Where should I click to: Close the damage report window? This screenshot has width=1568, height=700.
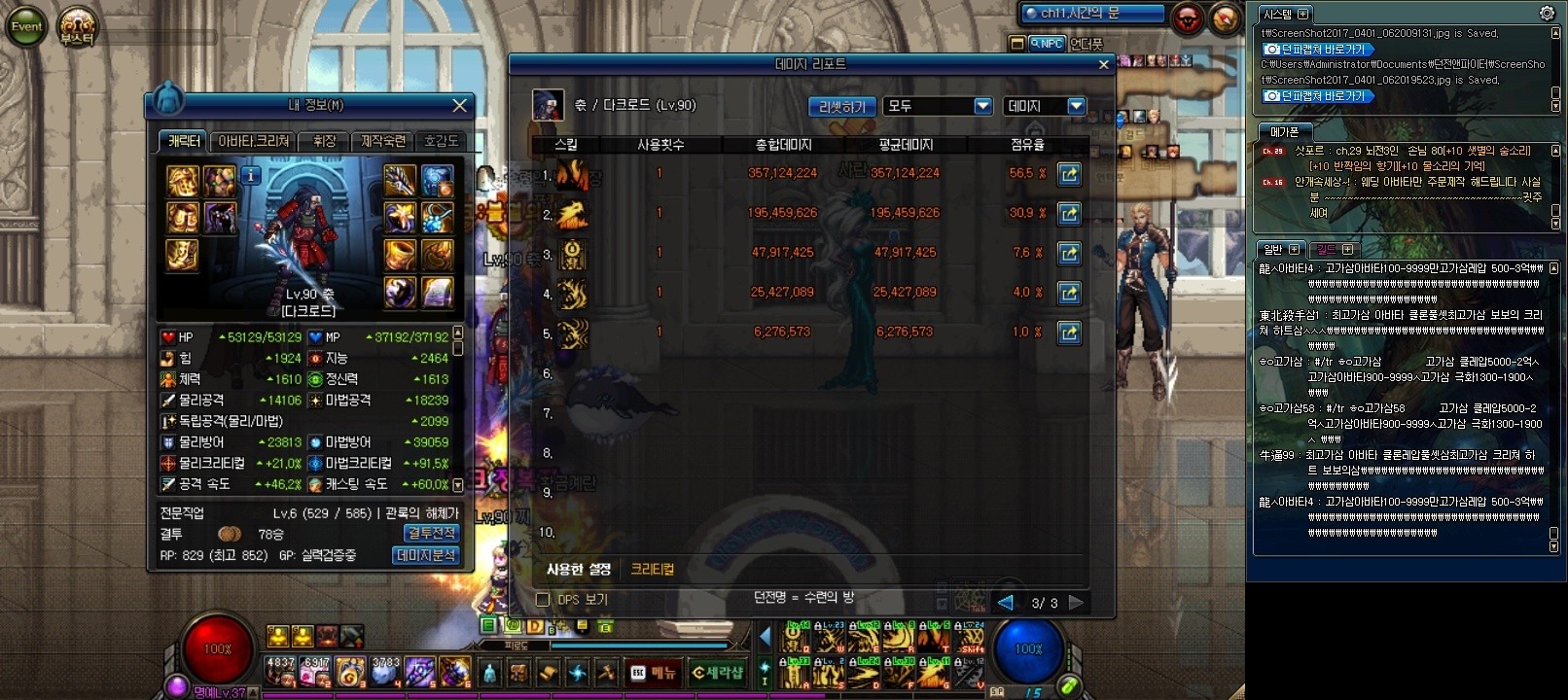1103,65
